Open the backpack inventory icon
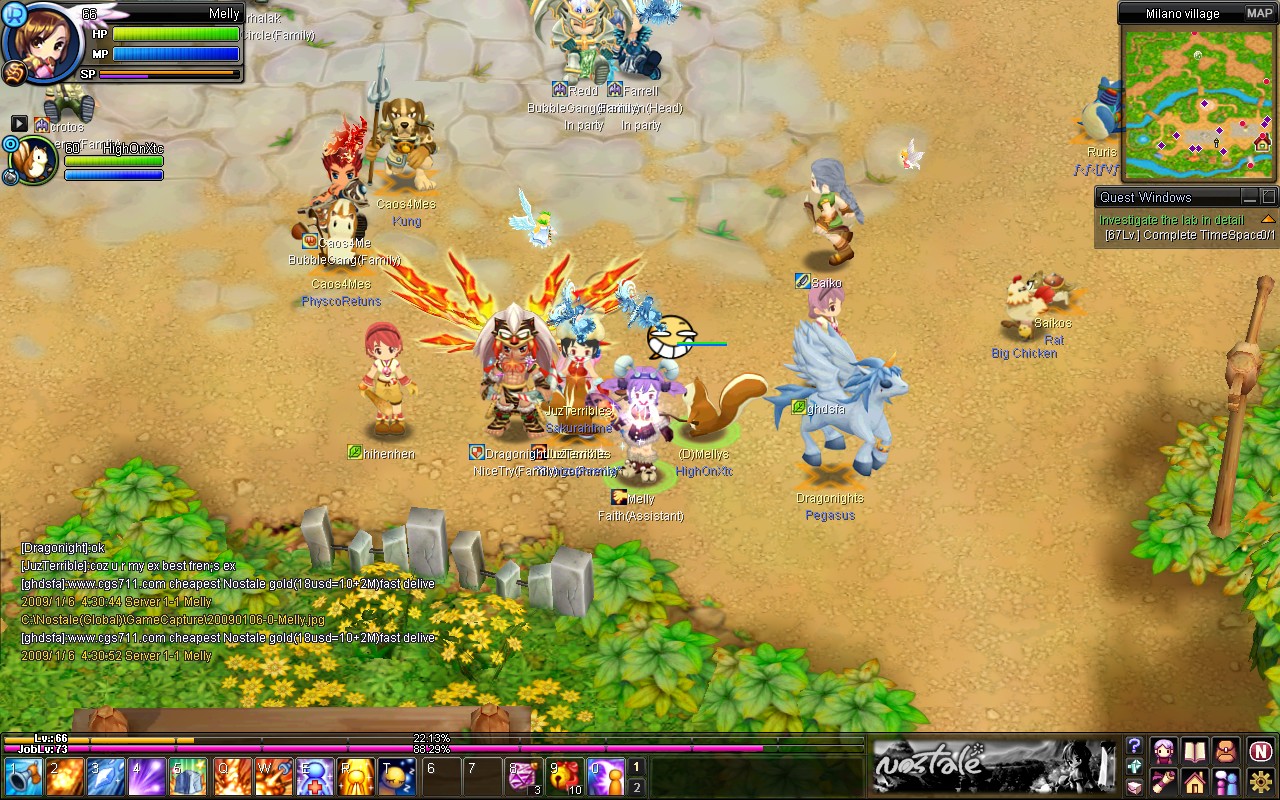The width and height of the screenshot is (1280, 800). (1226, 753)
